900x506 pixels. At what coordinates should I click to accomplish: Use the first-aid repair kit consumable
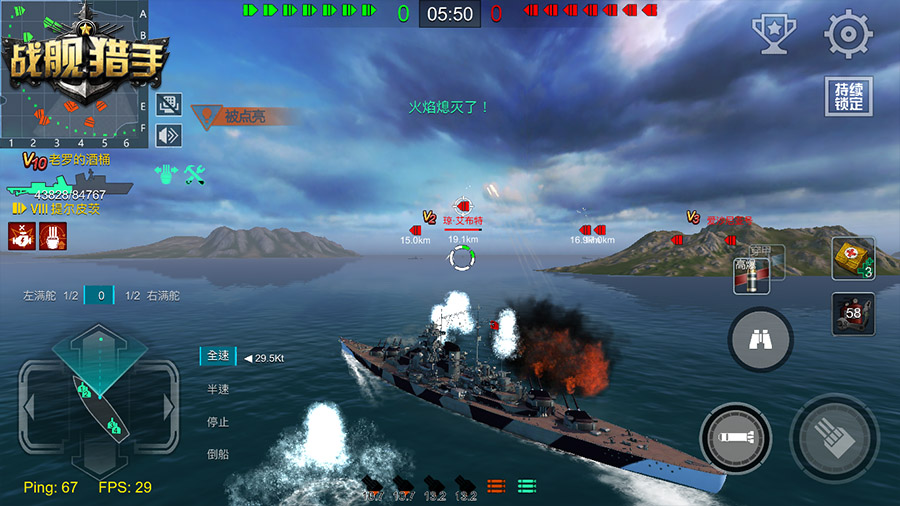853,259
